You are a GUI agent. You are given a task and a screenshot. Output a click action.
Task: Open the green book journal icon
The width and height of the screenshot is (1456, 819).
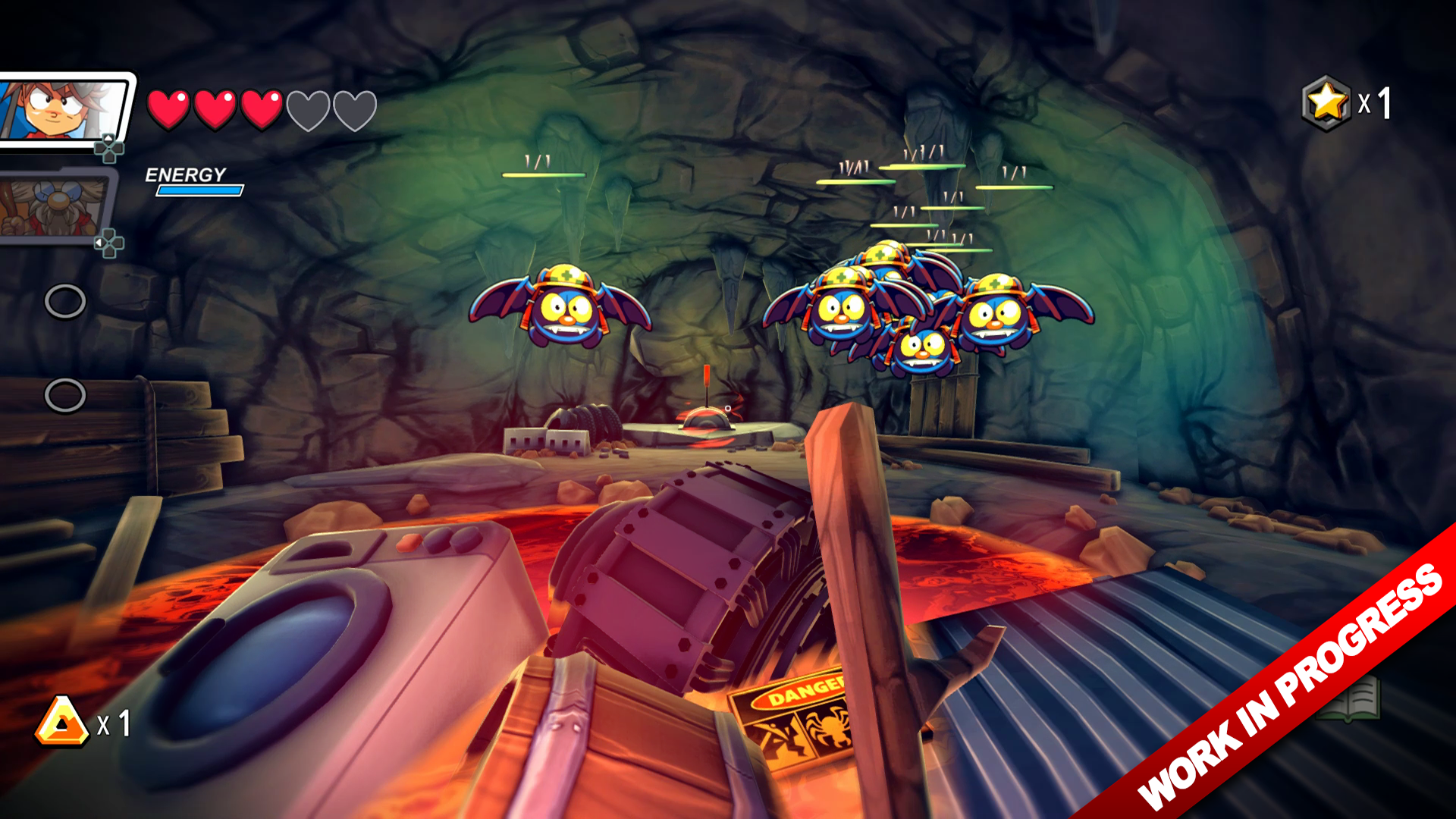point(1350,699)
